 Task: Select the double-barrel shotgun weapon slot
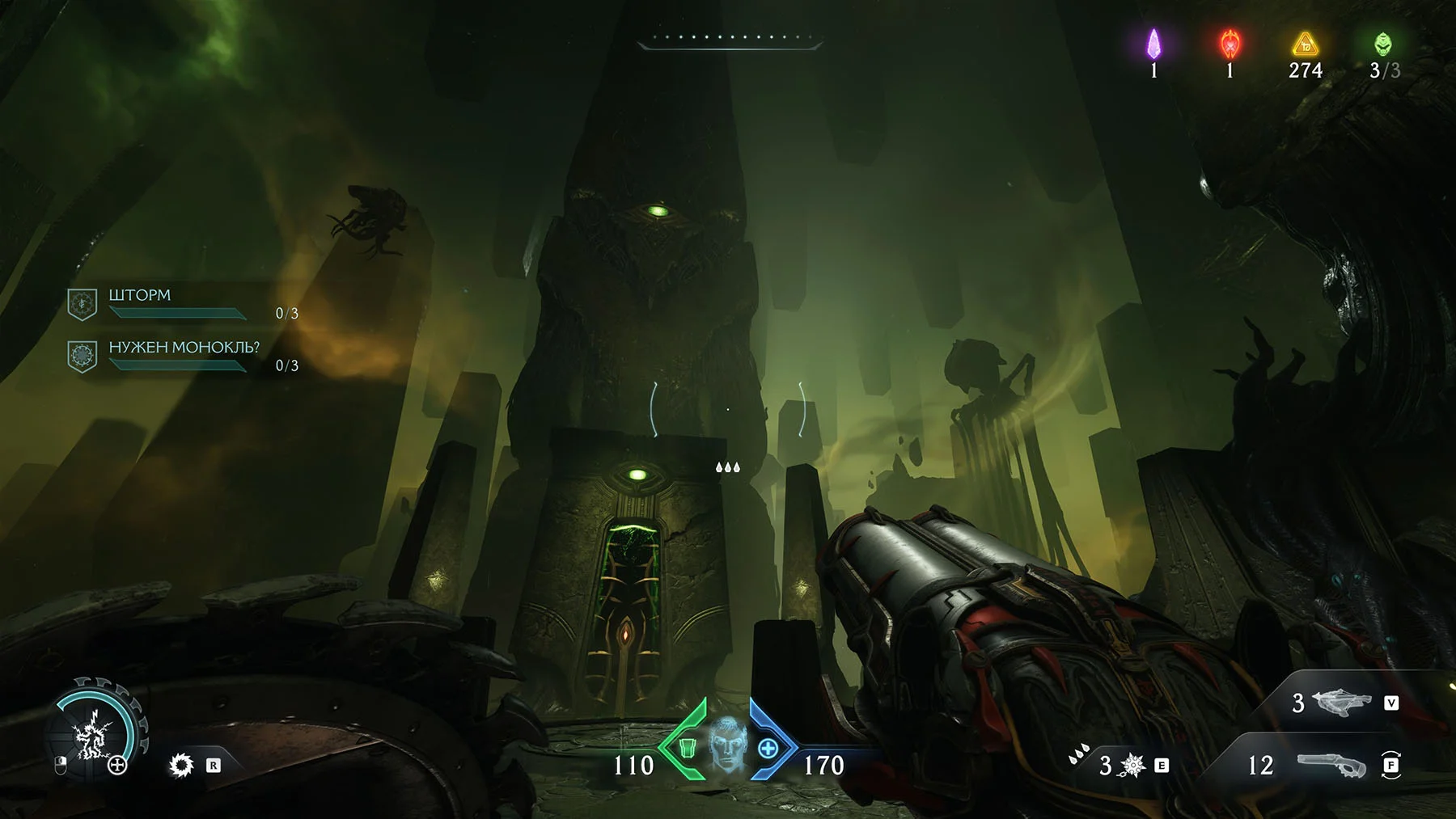click(1331, 765)
